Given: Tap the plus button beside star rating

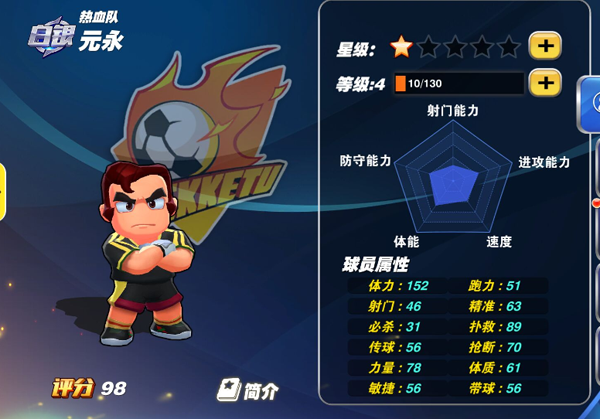Looking at the screenshot, I should [x=545, y=46].
